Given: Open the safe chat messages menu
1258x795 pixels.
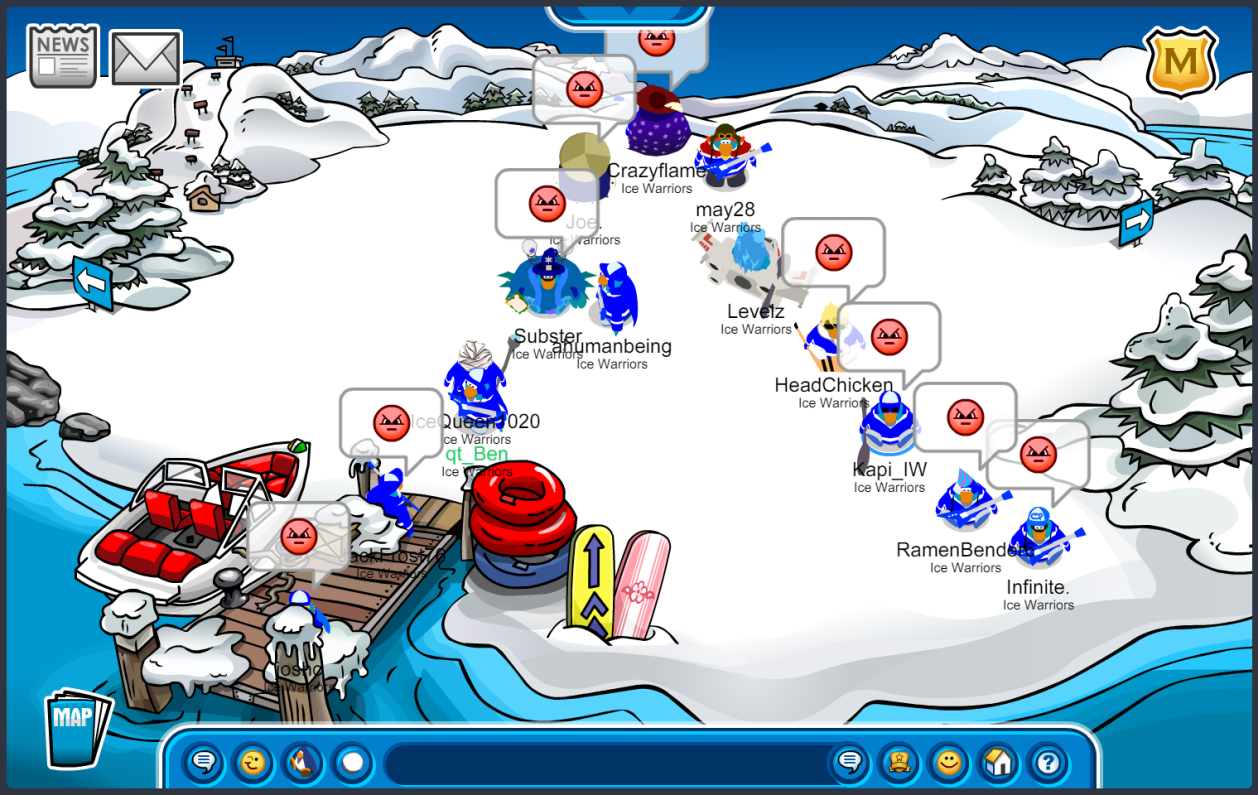Looking at the screenshot, I should click(x=203, y=764).
